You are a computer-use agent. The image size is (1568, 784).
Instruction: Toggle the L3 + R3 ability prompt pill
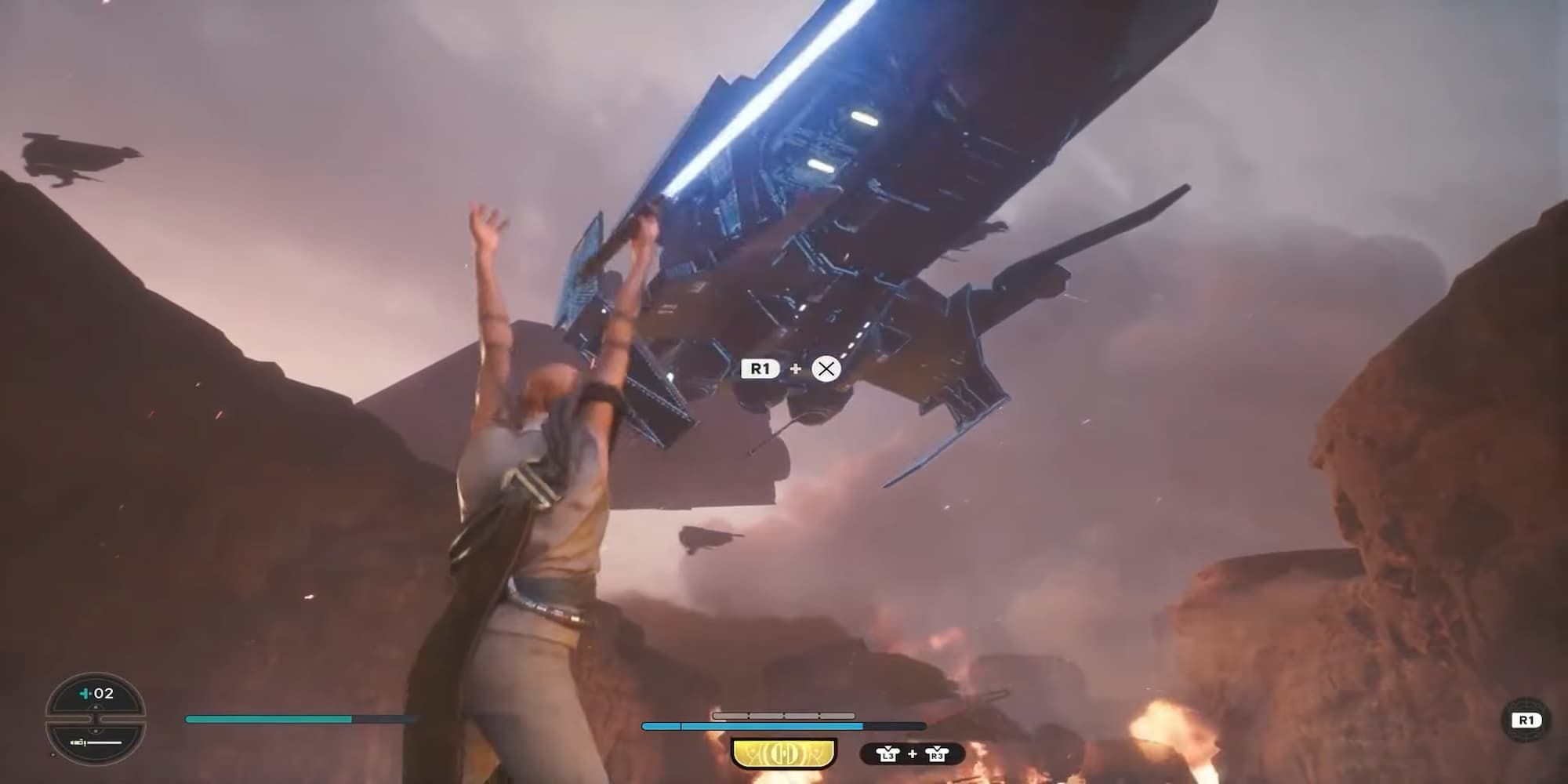point(912,753)
